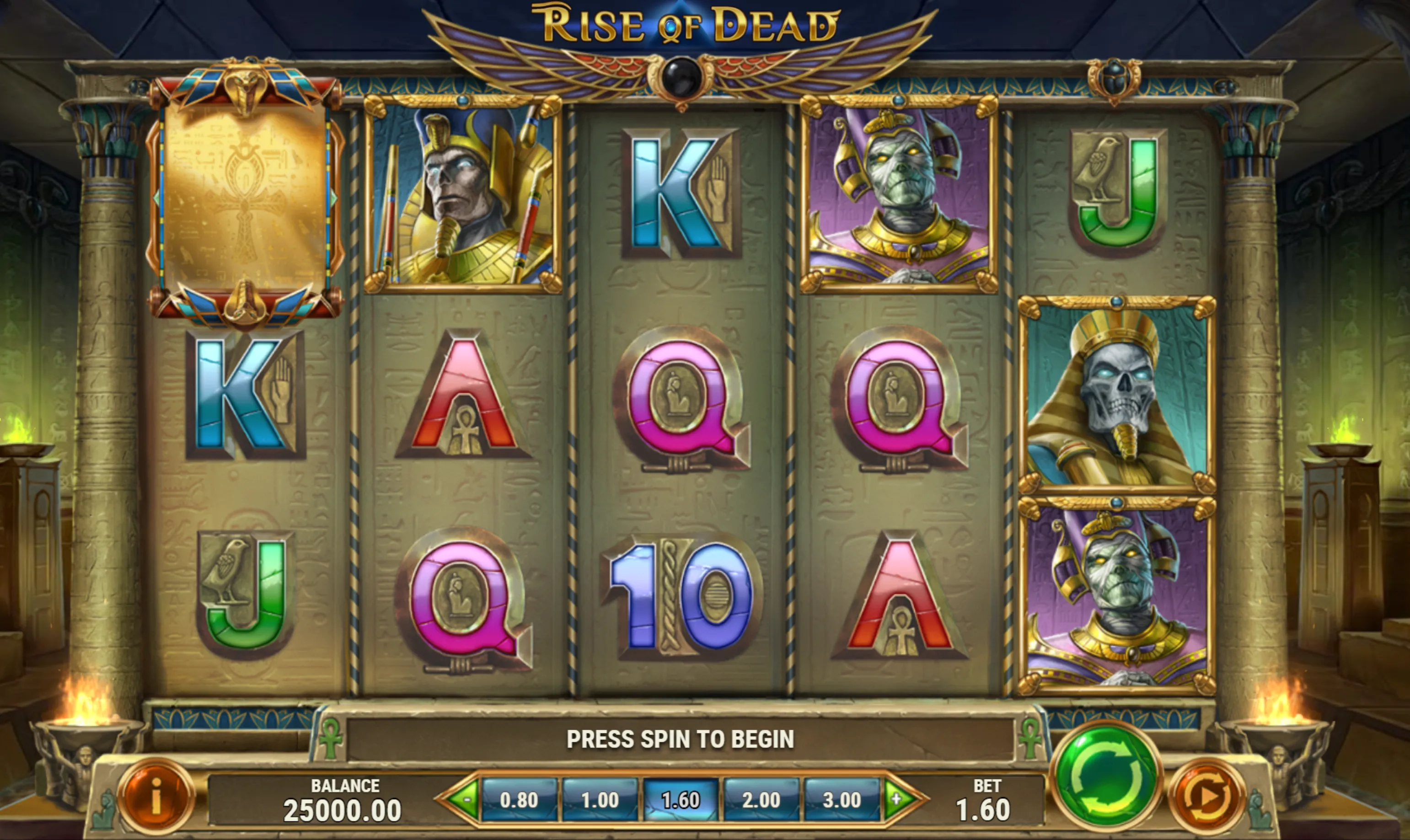Select the 0.80 bet value
This screenshot has height=840, width=1410.
tap(519, 800)
